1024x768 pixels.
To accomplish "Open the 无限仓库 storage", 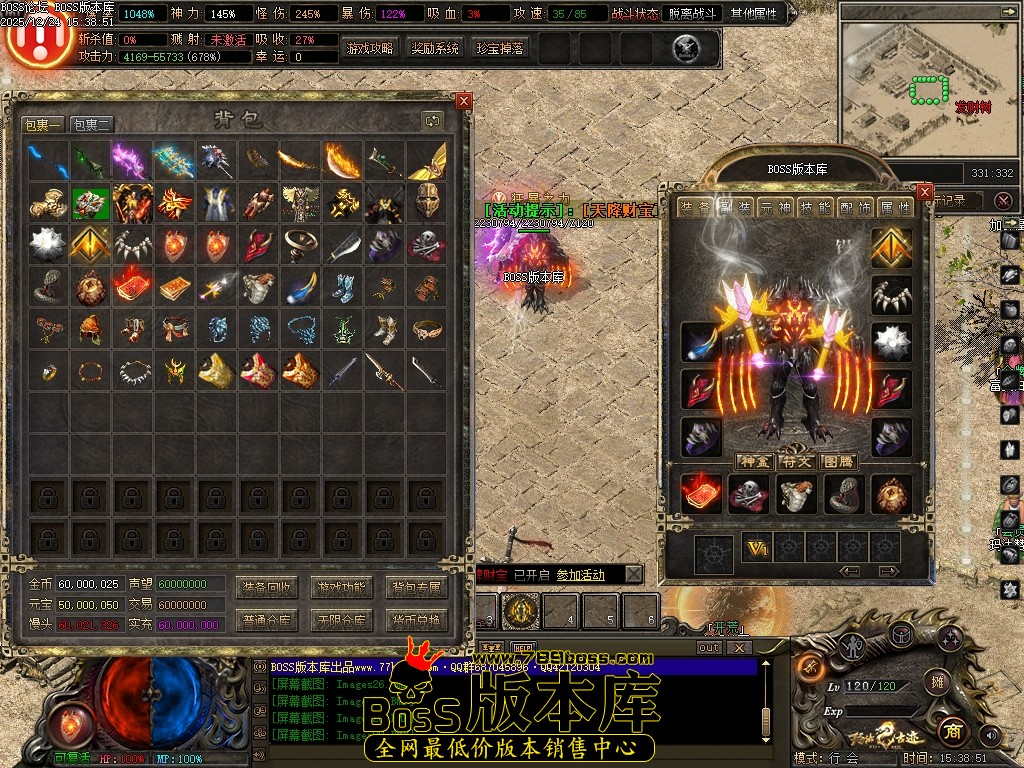I will coord(342,620).
